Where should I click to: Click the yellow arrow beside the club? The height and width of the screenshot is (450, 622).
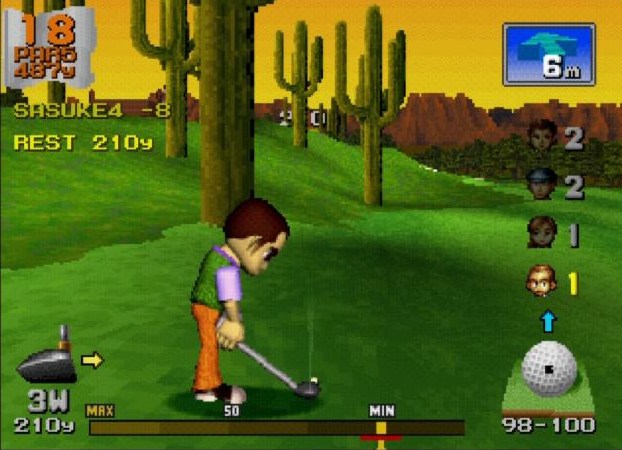coord(93,360)
